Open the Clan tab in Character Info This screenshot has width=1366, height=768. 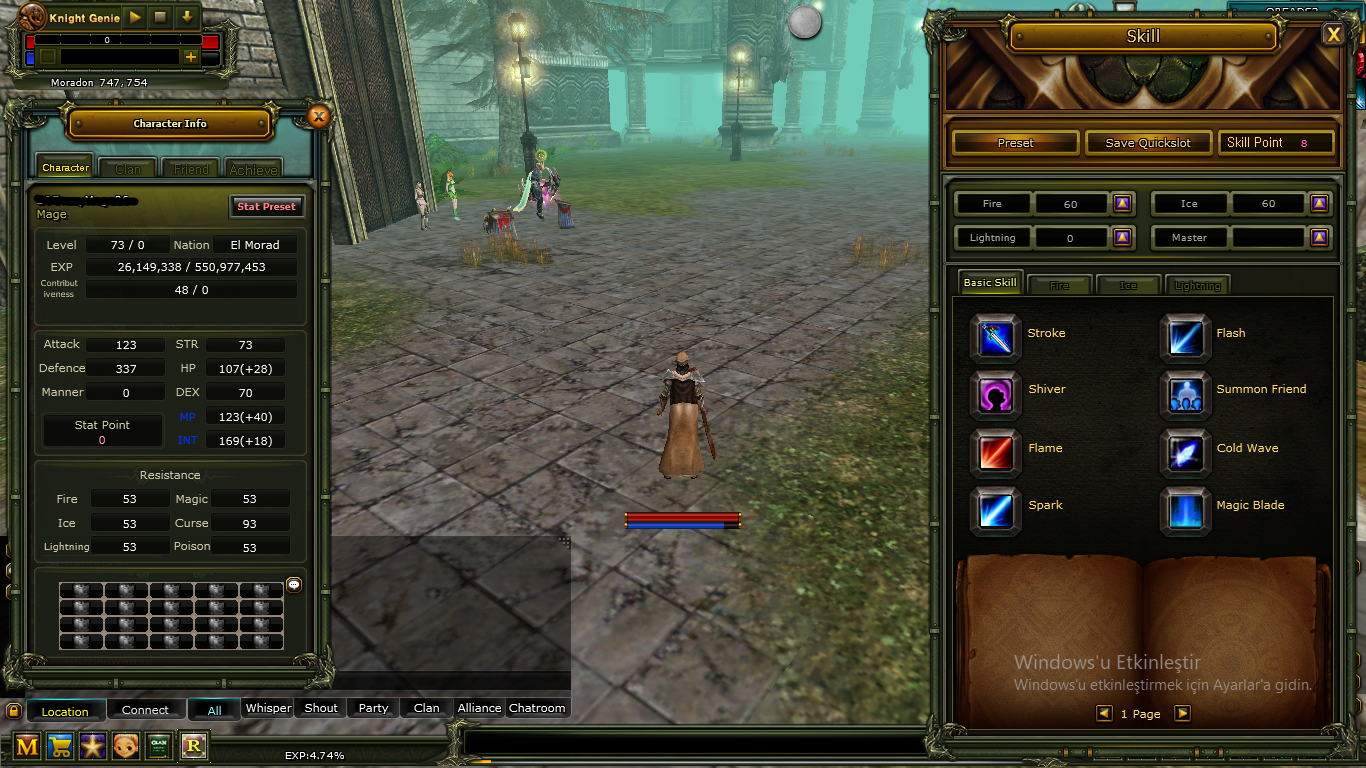(x=127, y=168)
